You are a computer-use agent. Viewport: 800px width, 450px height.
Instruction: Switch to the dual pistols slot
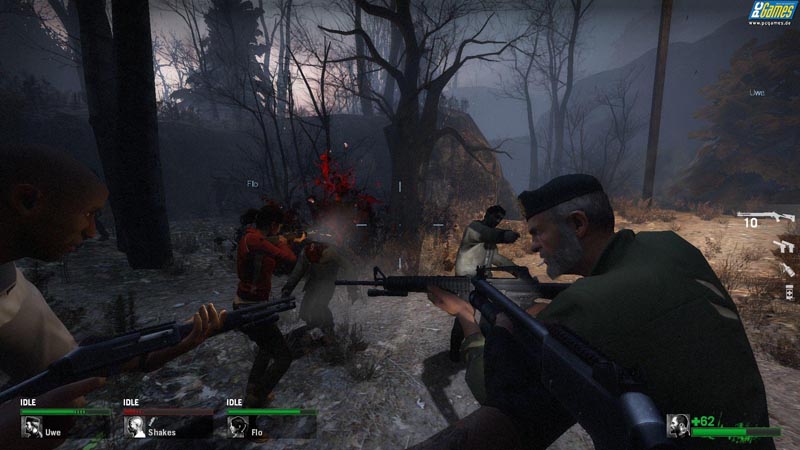tap(783, 245)
